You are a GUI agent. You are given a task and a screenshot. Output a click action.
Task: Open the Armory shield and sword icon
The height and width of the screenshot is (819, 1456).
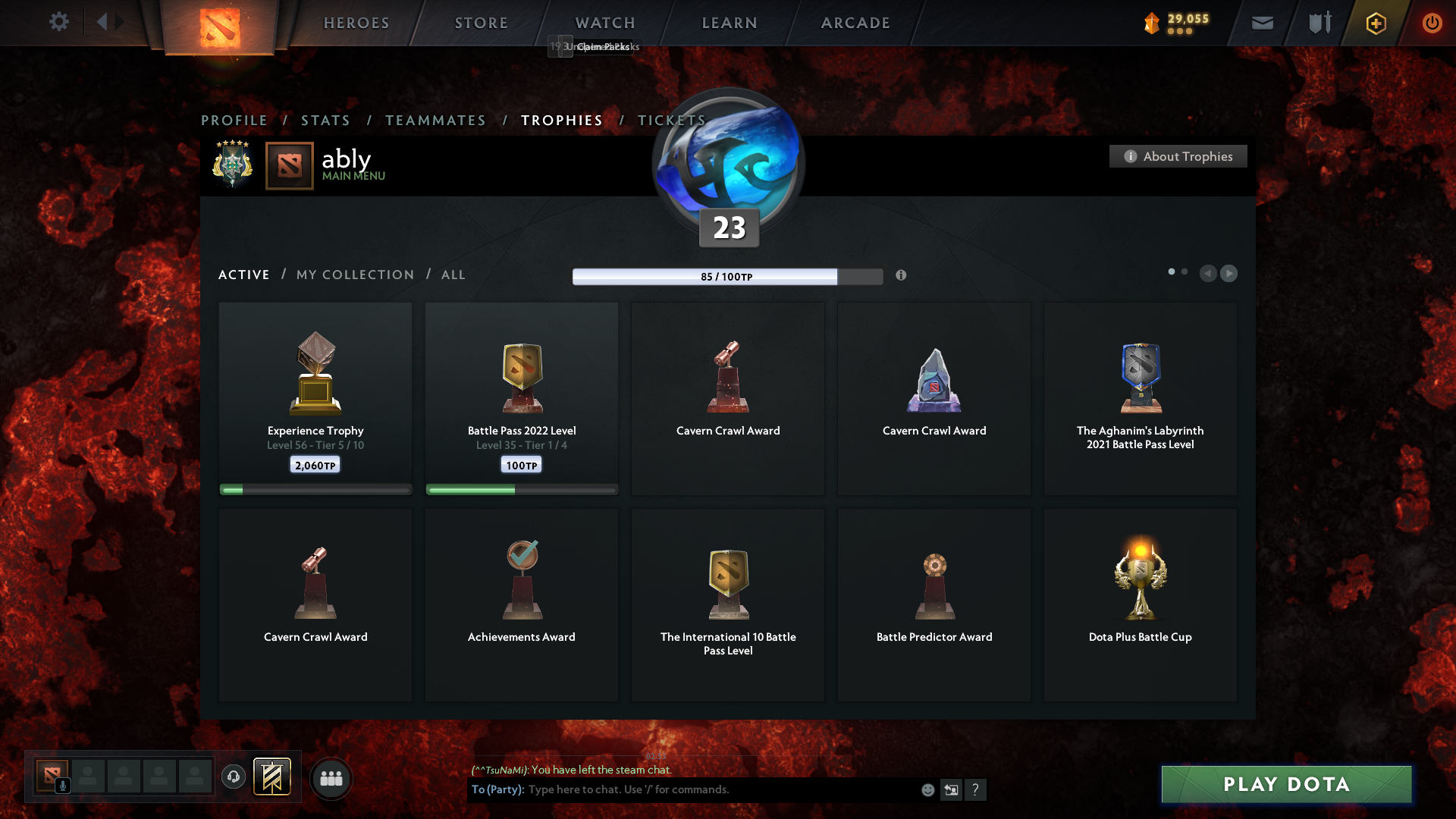click(x=1319, y=22)
